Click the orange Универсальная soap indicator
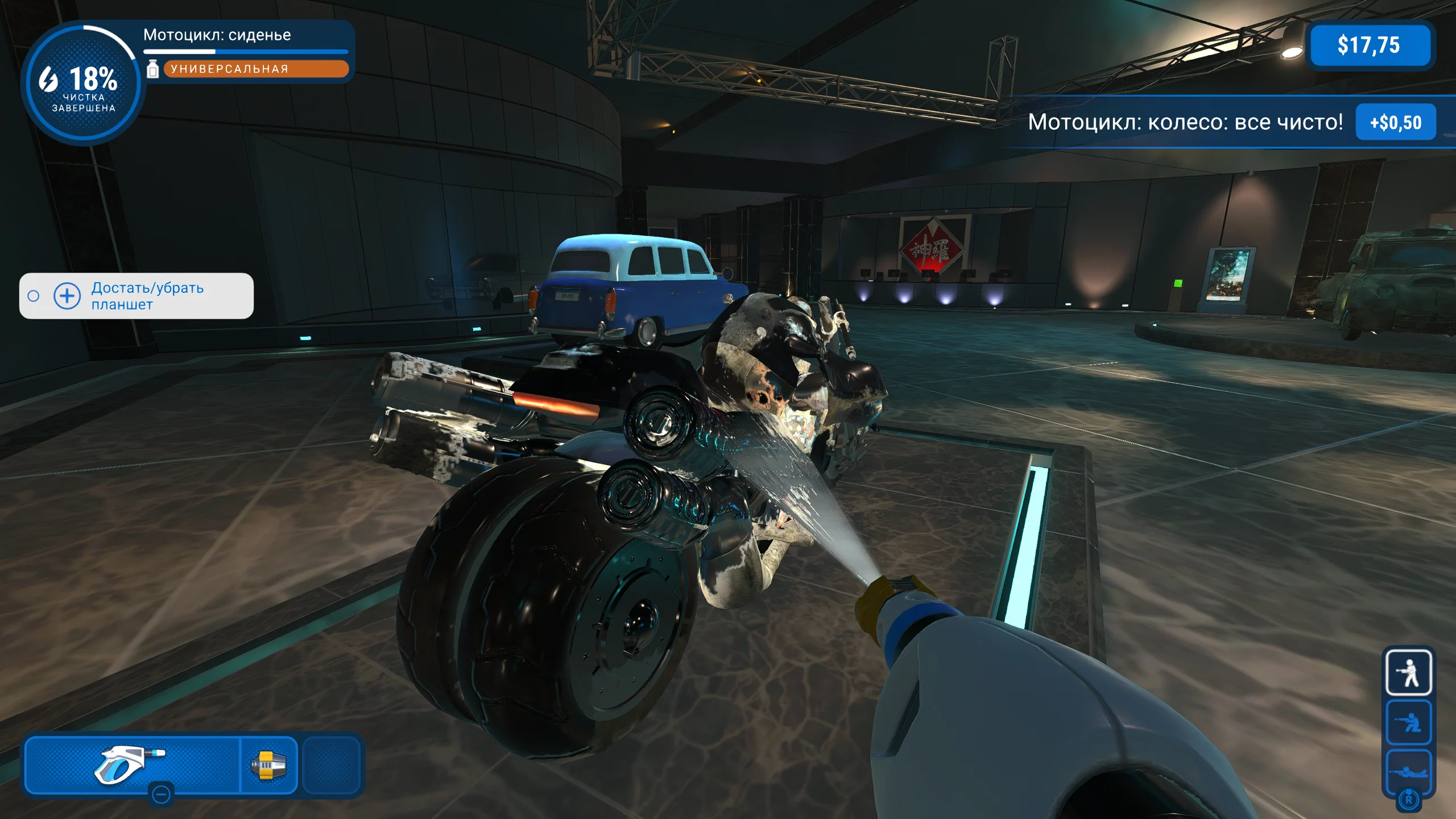1456x819 pixels. point(256,69)
